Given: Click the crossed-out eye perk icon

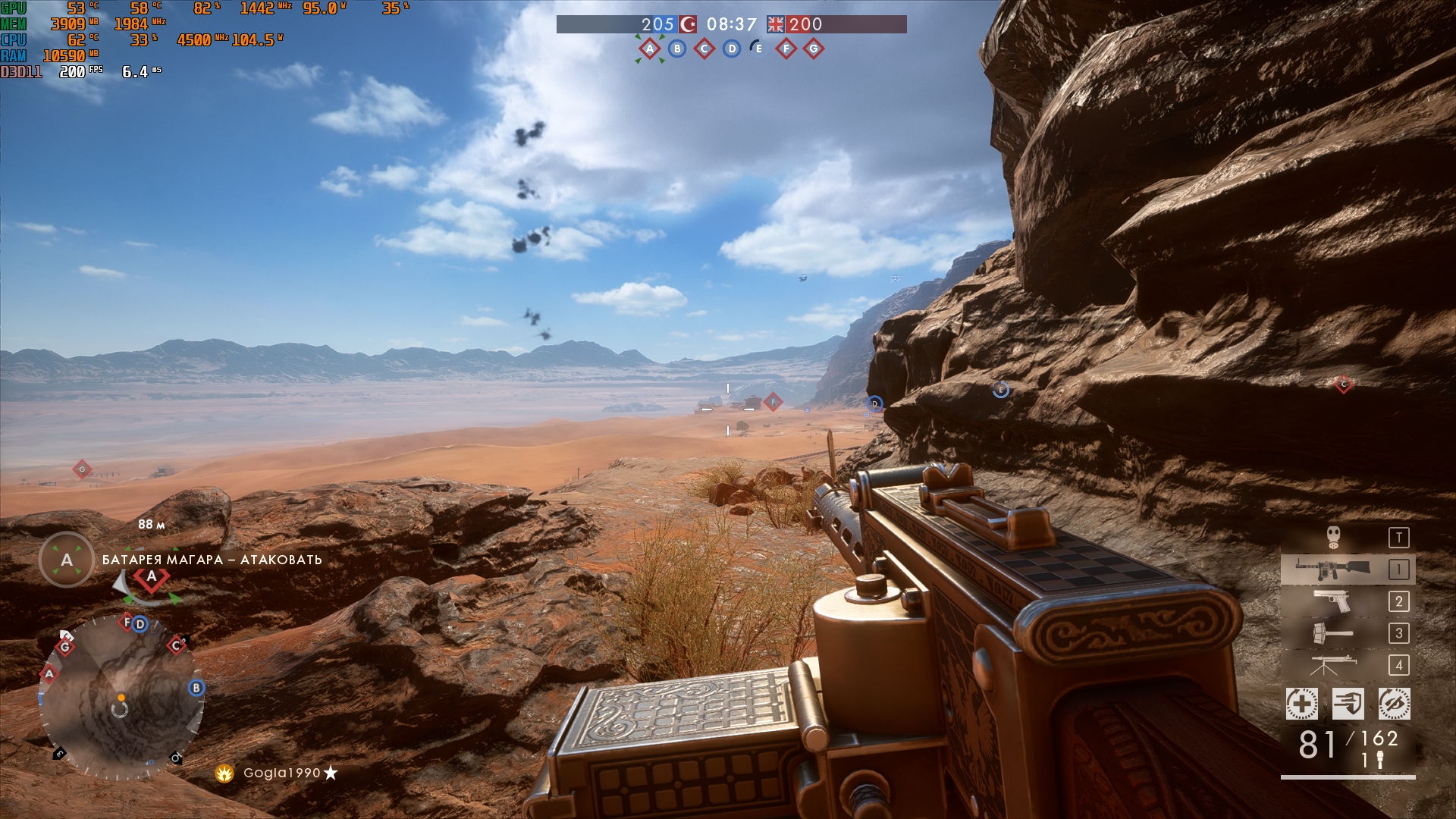Looking at the screenshot, I should click(1394, 704).
